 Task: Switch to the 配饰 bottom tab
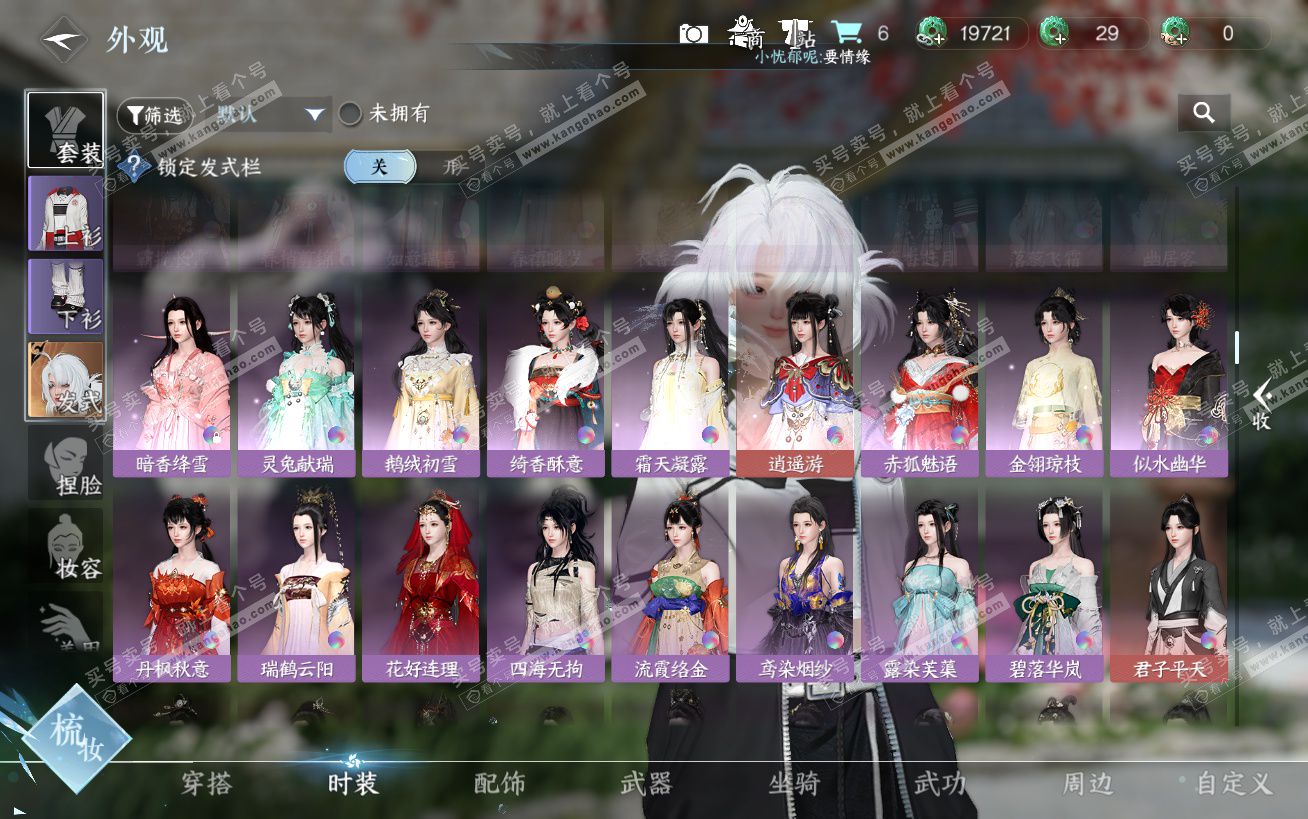tap(499, 783)
